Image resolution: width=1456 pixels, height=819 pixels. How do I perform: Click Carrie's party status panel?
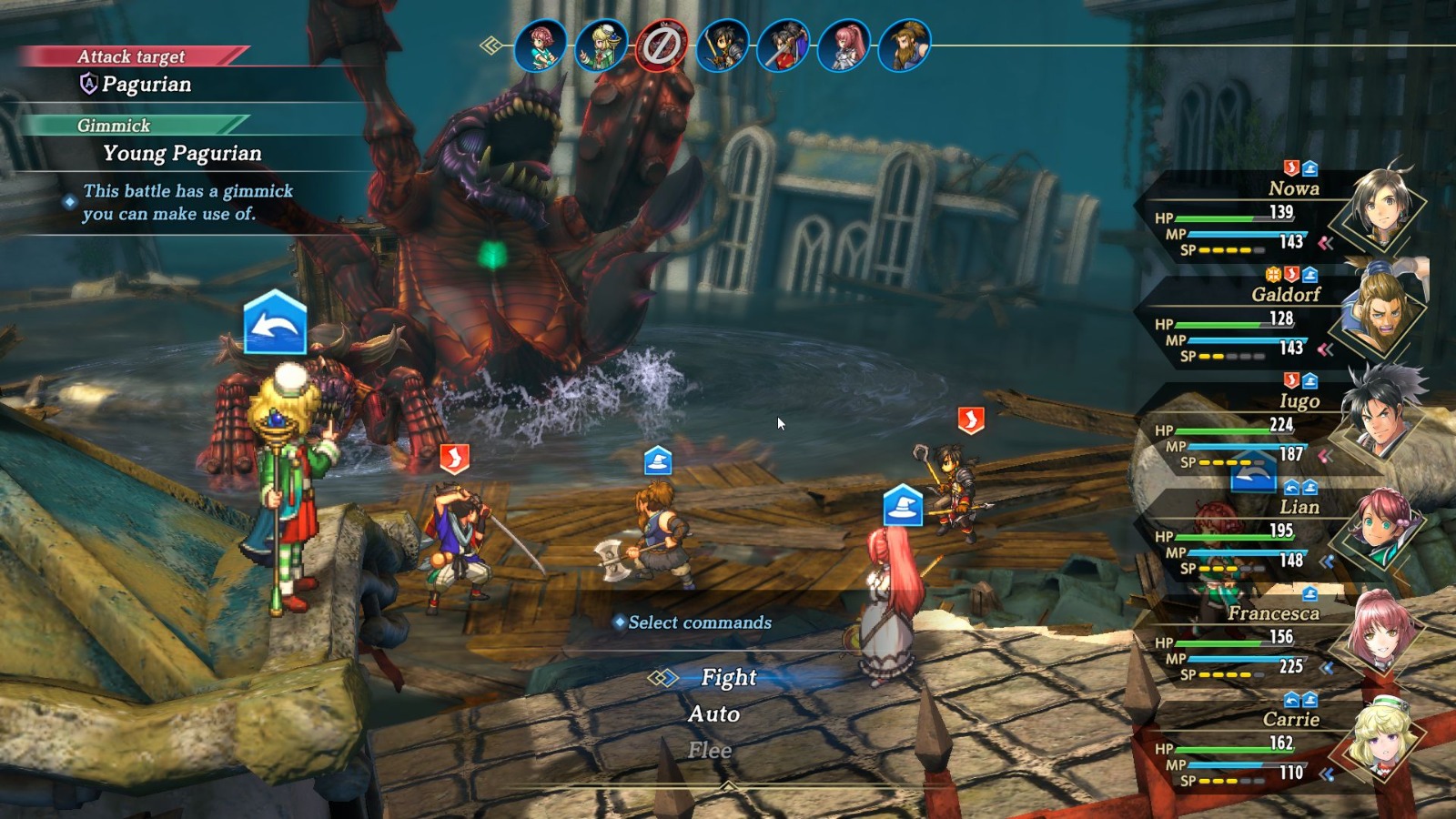1274,744
